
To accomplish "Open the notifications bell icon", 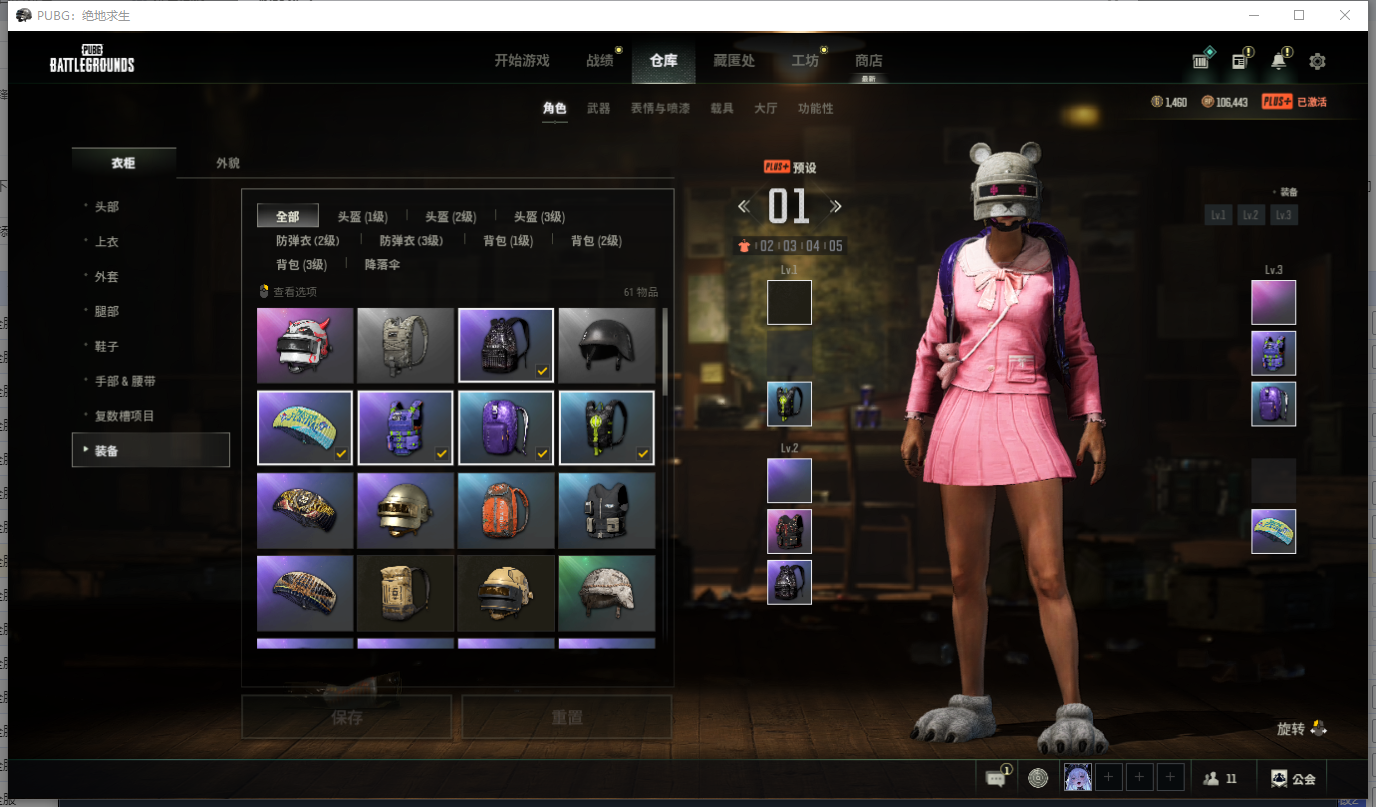I will (x=1278, y=61).
